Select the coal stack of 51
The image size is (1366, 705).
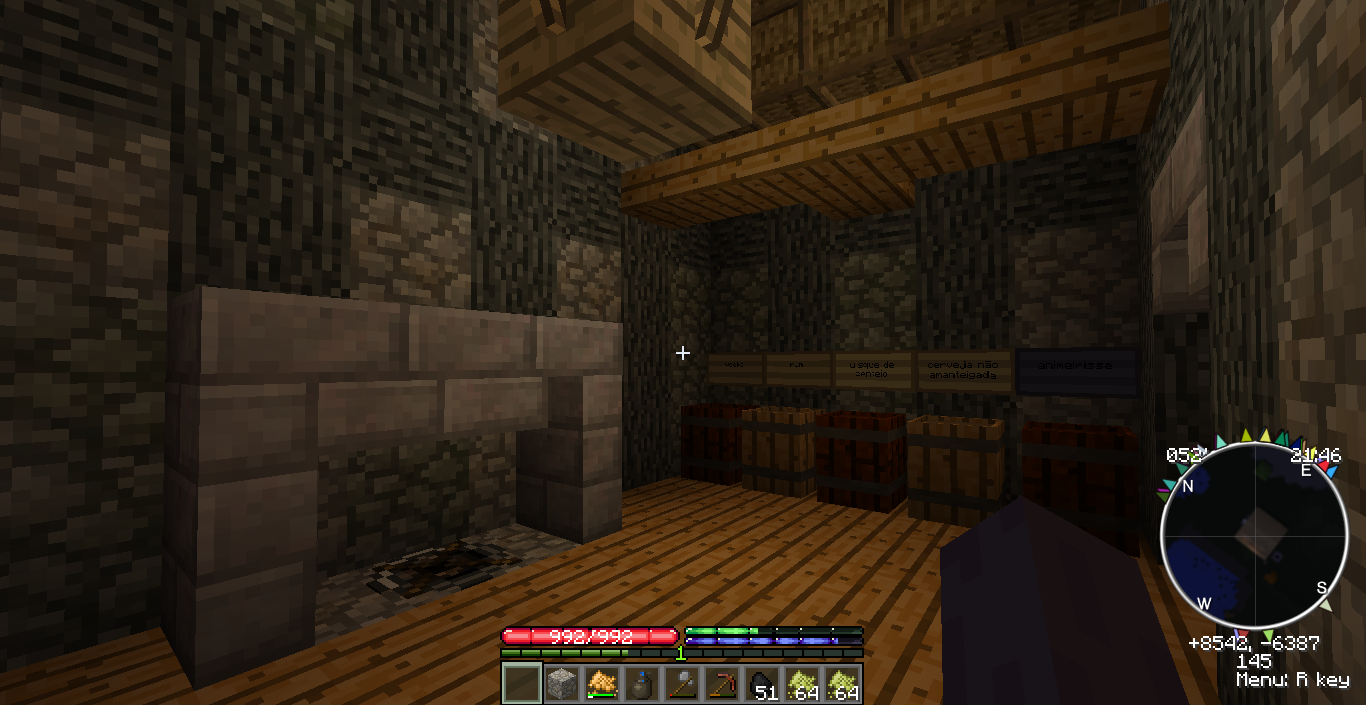pos(762,684)
